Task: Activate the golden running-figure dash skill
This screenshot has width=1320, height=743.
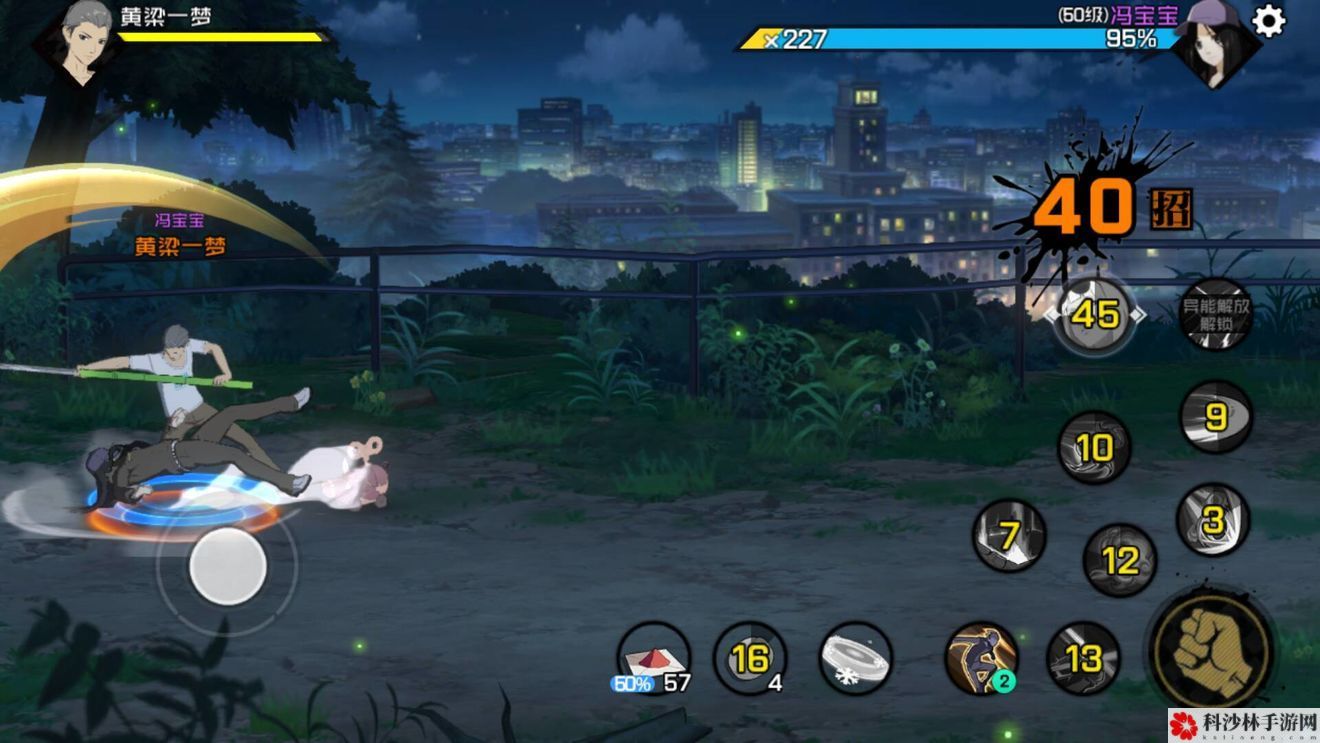Action: 982,658
